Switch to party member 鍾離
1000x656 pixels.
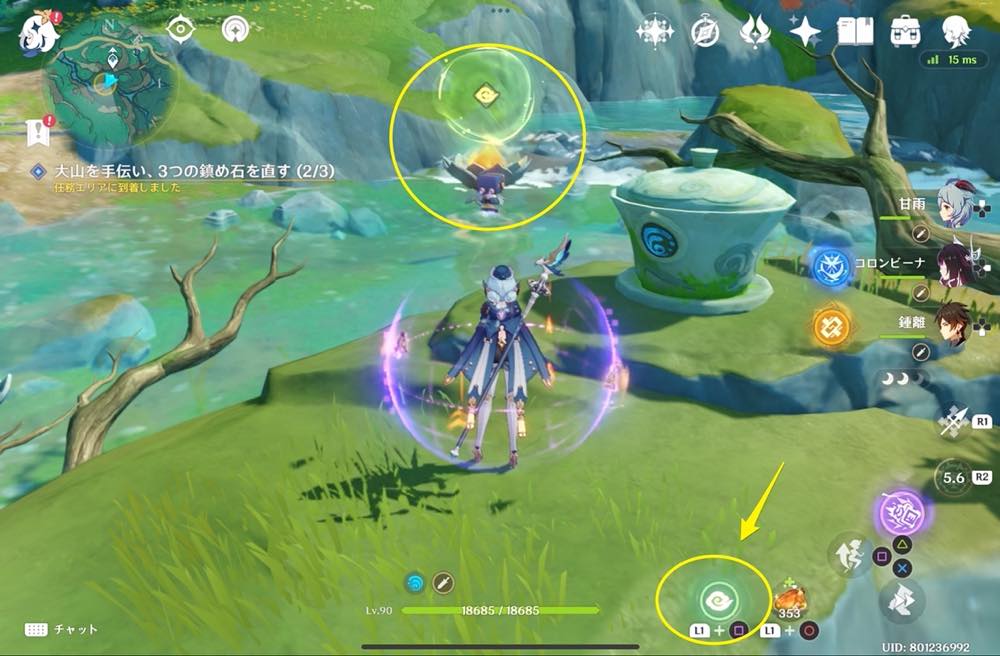tap(953, 323)
